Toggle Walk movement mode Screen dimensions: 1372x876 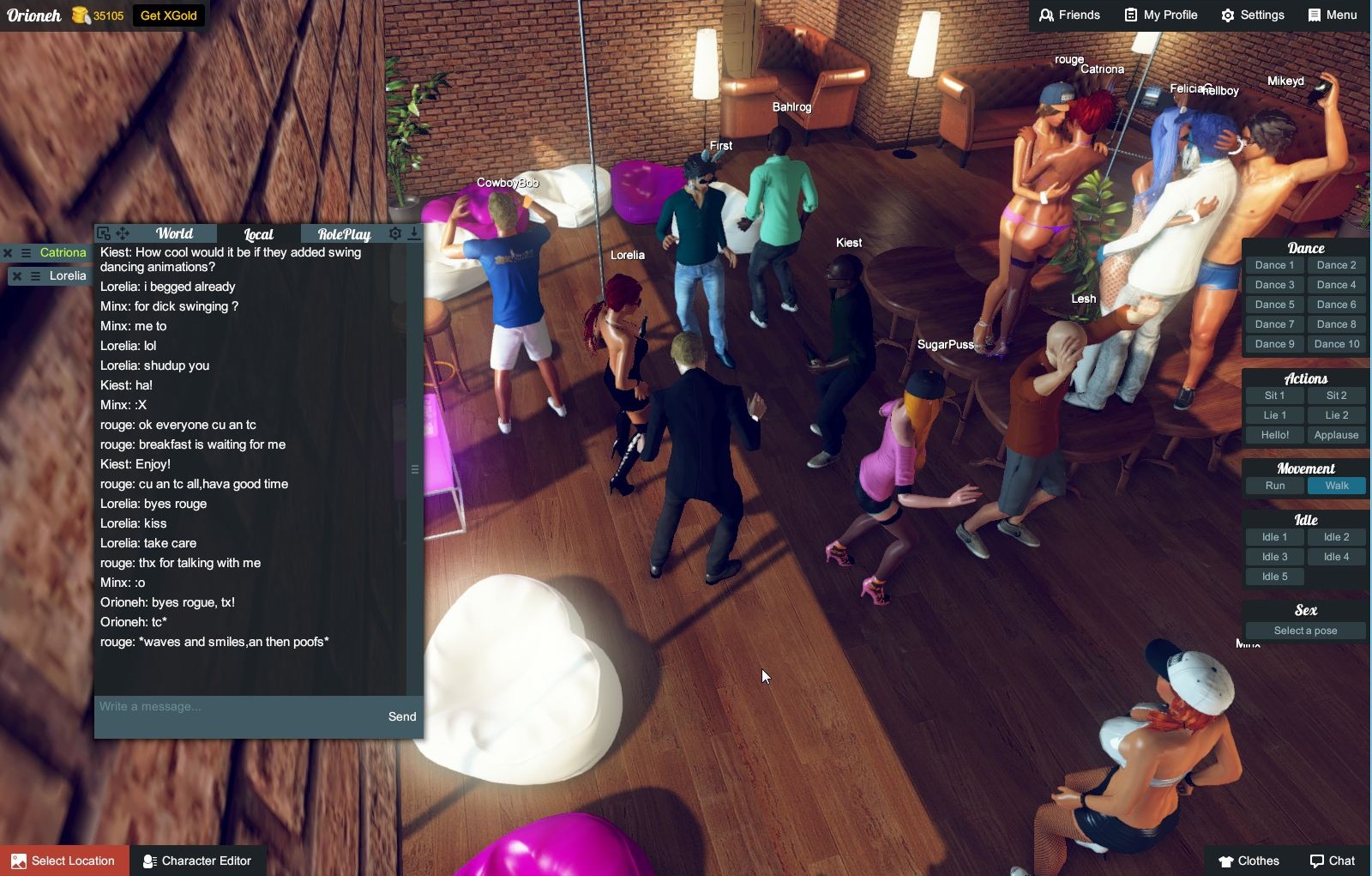[1336, 486]
